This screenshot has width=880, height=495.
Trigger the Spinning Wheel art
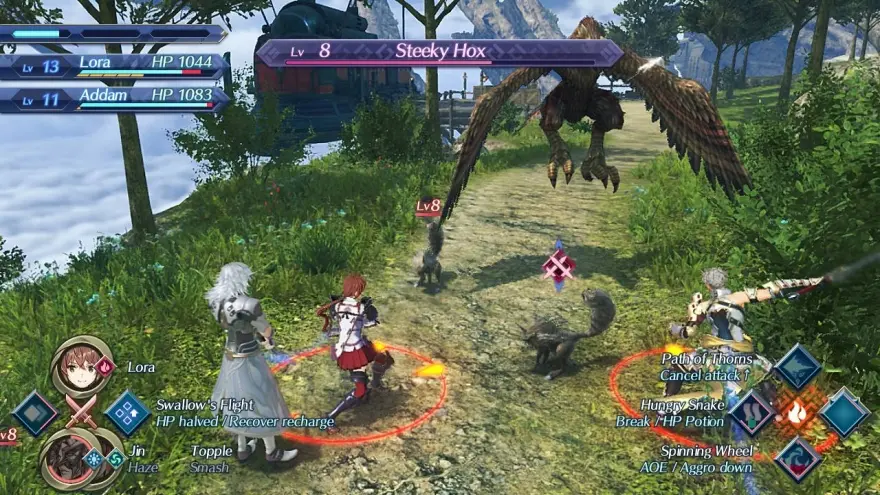[797, 457]
